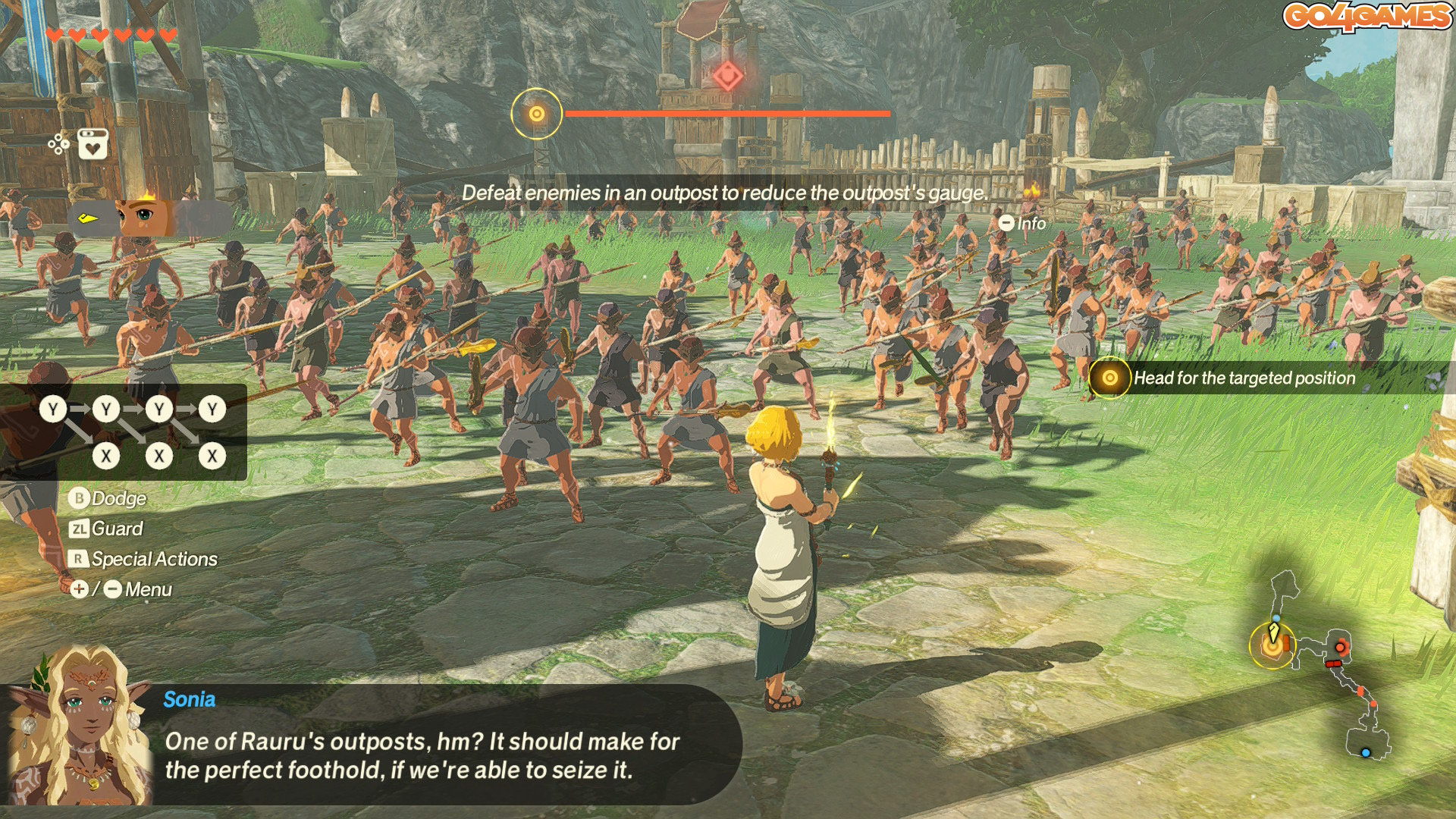The width and height of the screenshot is (1456, 819).
Task: Click the red diamond outpost marker
Action: pos(727,76)
